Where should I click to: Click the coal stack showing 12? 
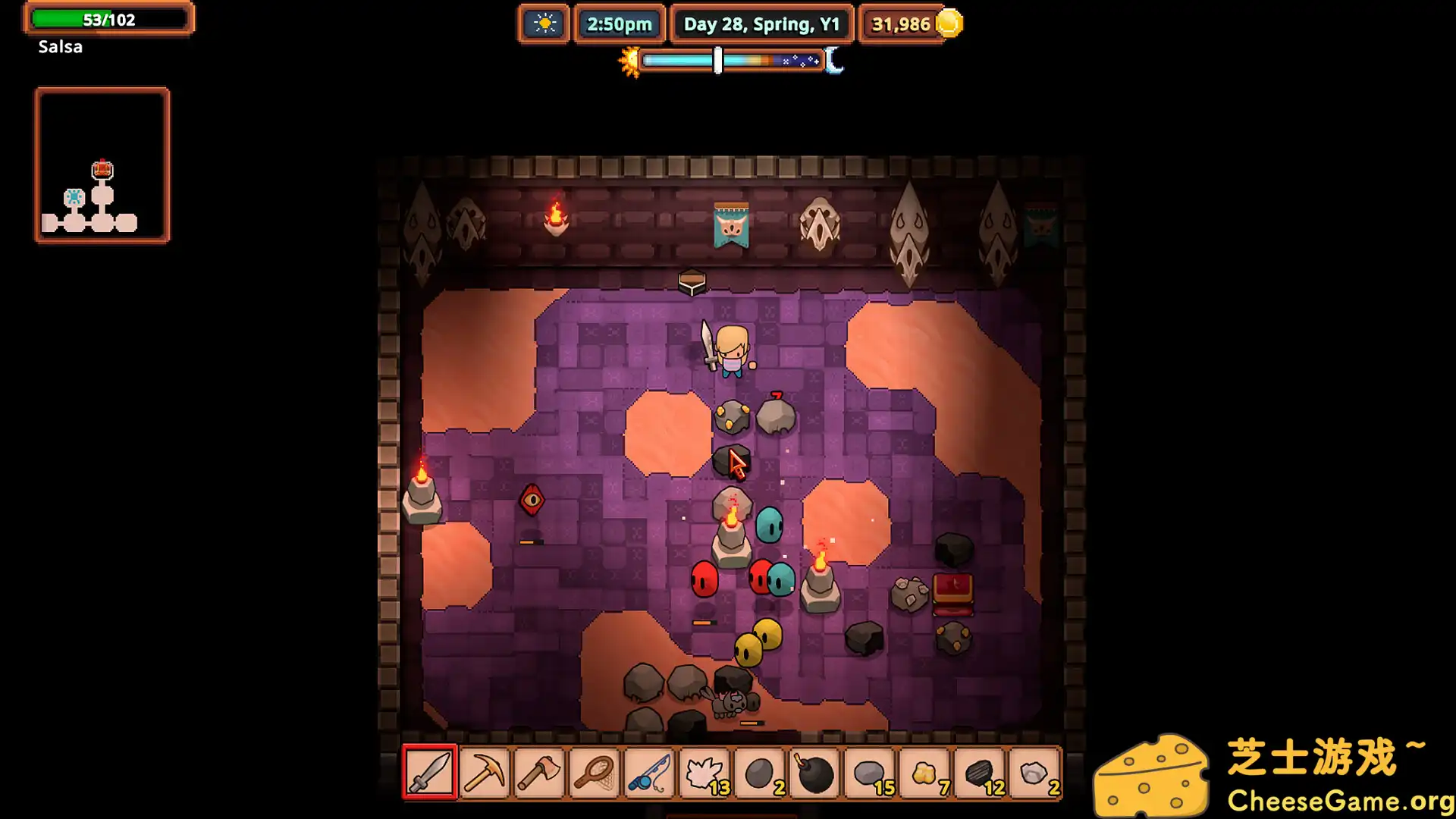click(x=978, y=773)
